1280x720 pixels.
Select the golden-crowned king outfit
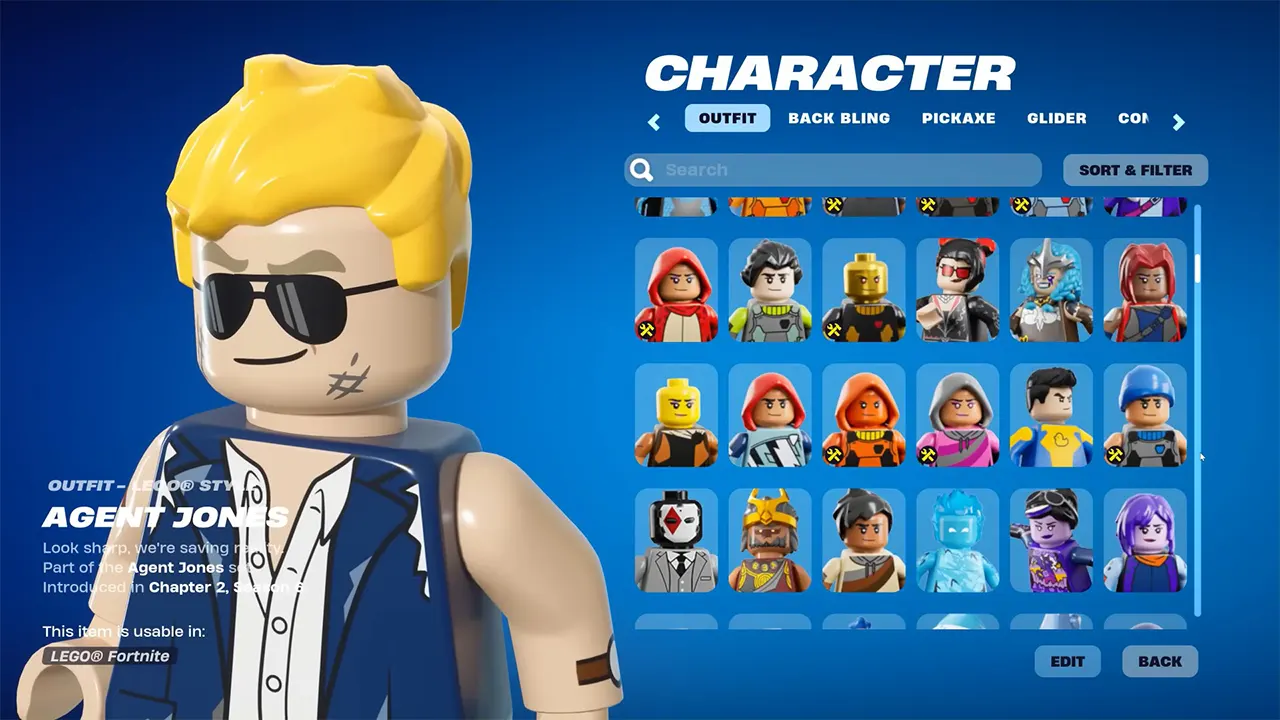pos(770,540)
